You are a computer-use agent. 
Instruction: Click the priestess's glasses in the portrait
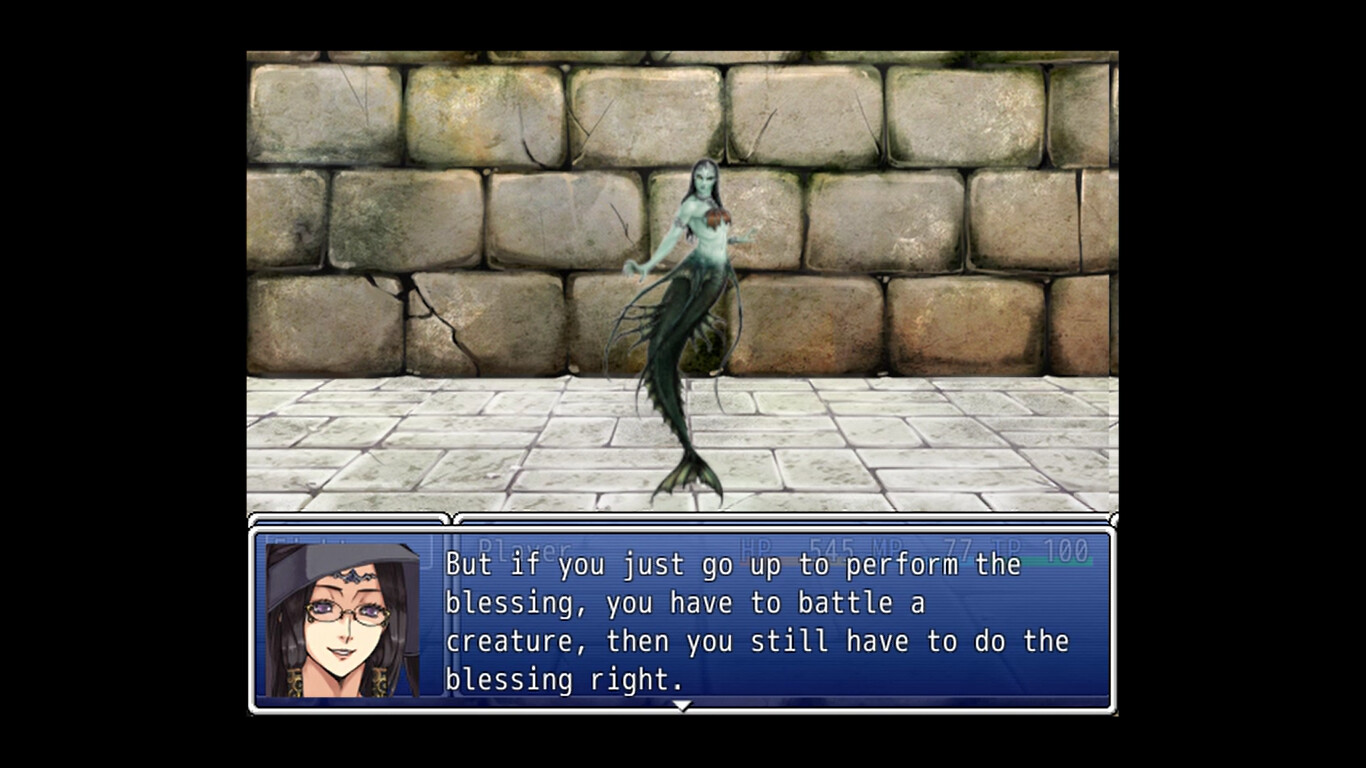345,610
